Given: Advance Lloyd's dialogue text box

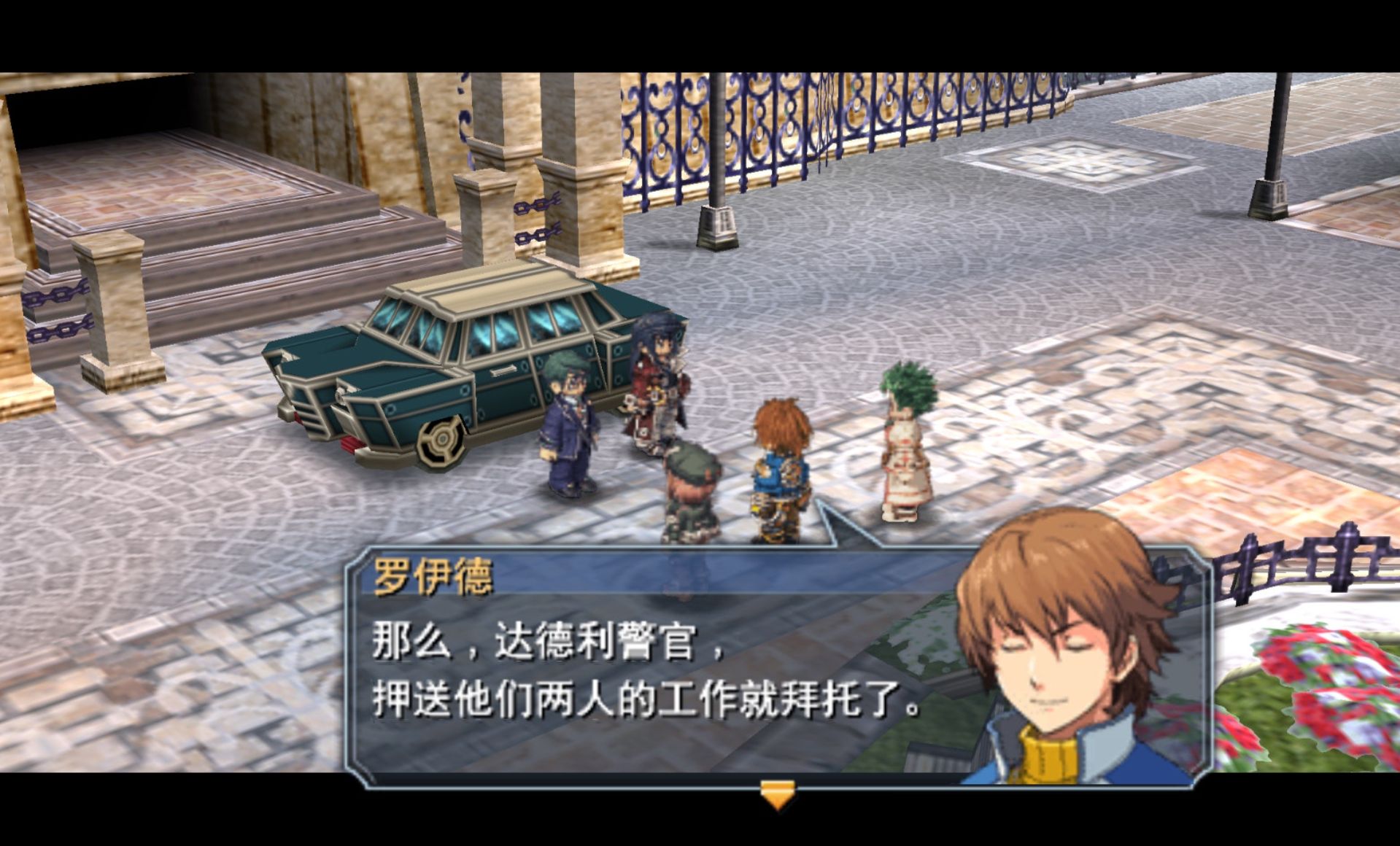Looking at the screenshot, I should [642, 671].
